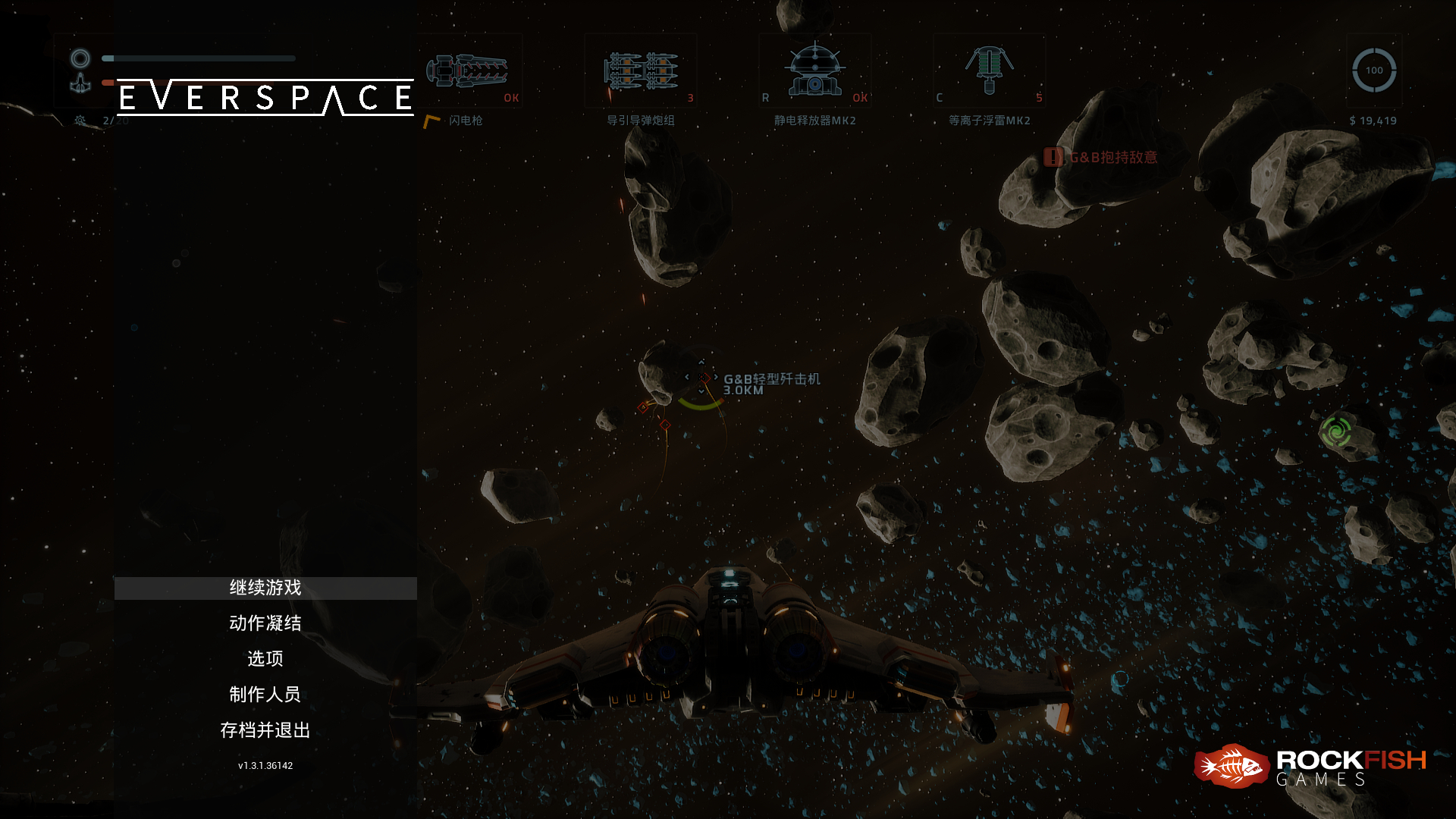Click 存档并退出 to save and quit
Image resolution: width=1456 pixels, height=819 pixels.
click(x=265, y=730)
